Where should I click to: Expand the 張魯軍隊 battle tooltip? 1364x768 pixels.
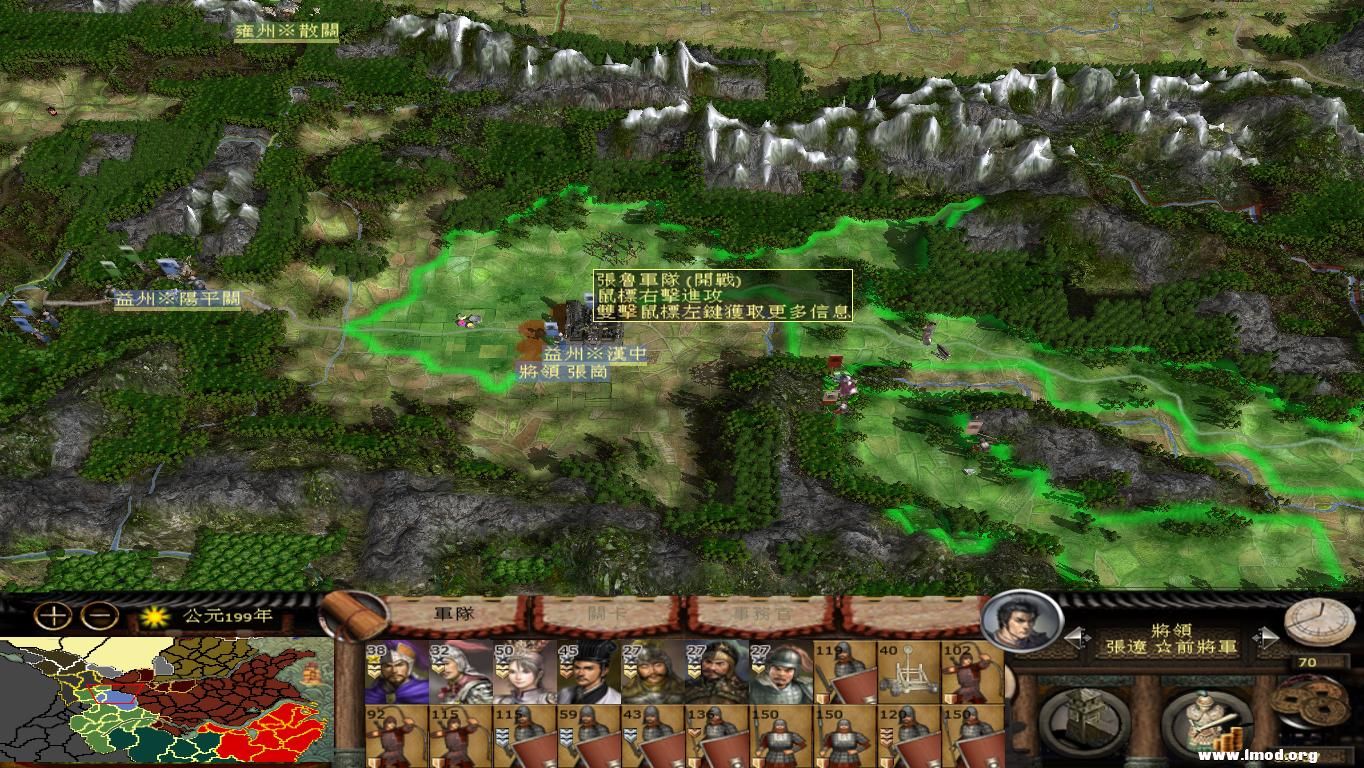[x=720, y=295]
